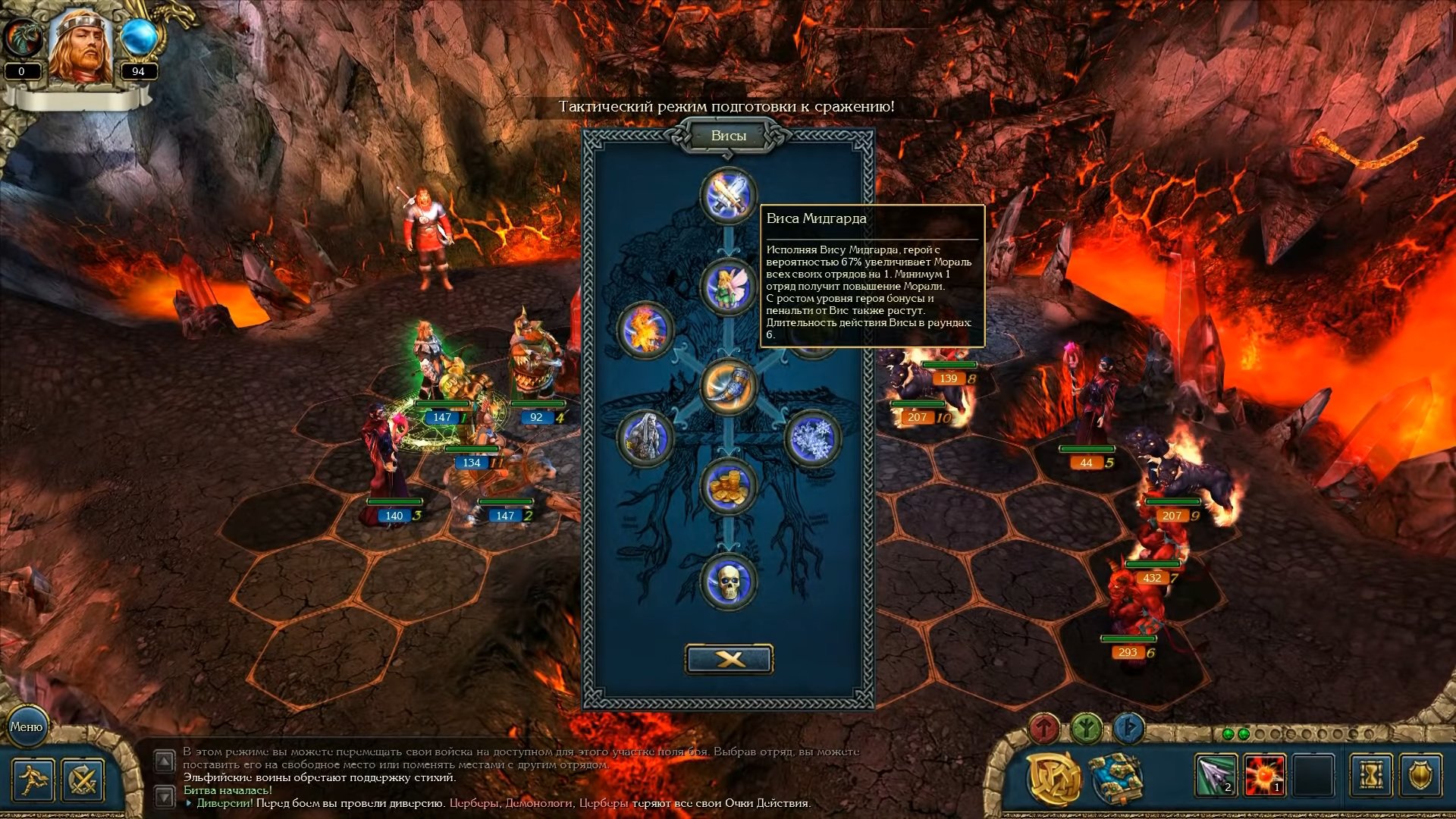Pick the horn Visa in the tree's center
The height and width of the screenshot is (819, 1456).
tap(728, 387)
